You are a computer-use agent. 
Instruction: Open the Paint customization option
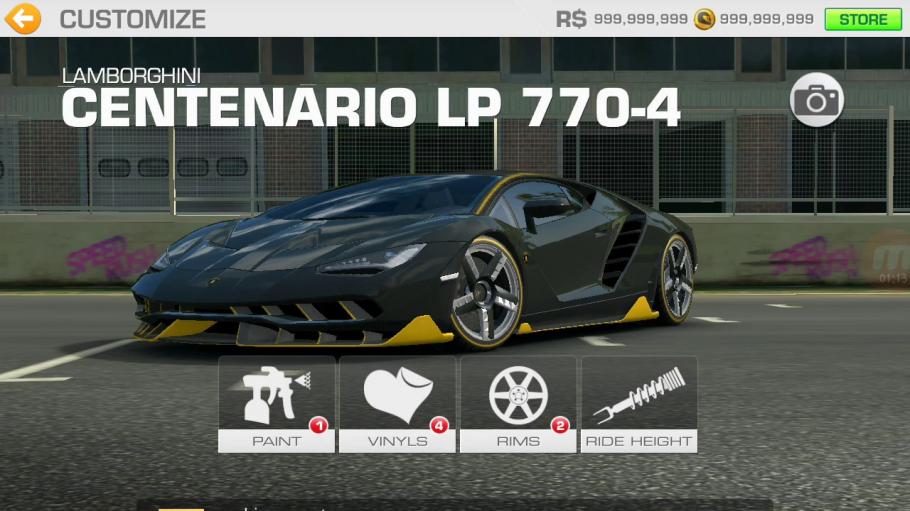tap(277, 404)
